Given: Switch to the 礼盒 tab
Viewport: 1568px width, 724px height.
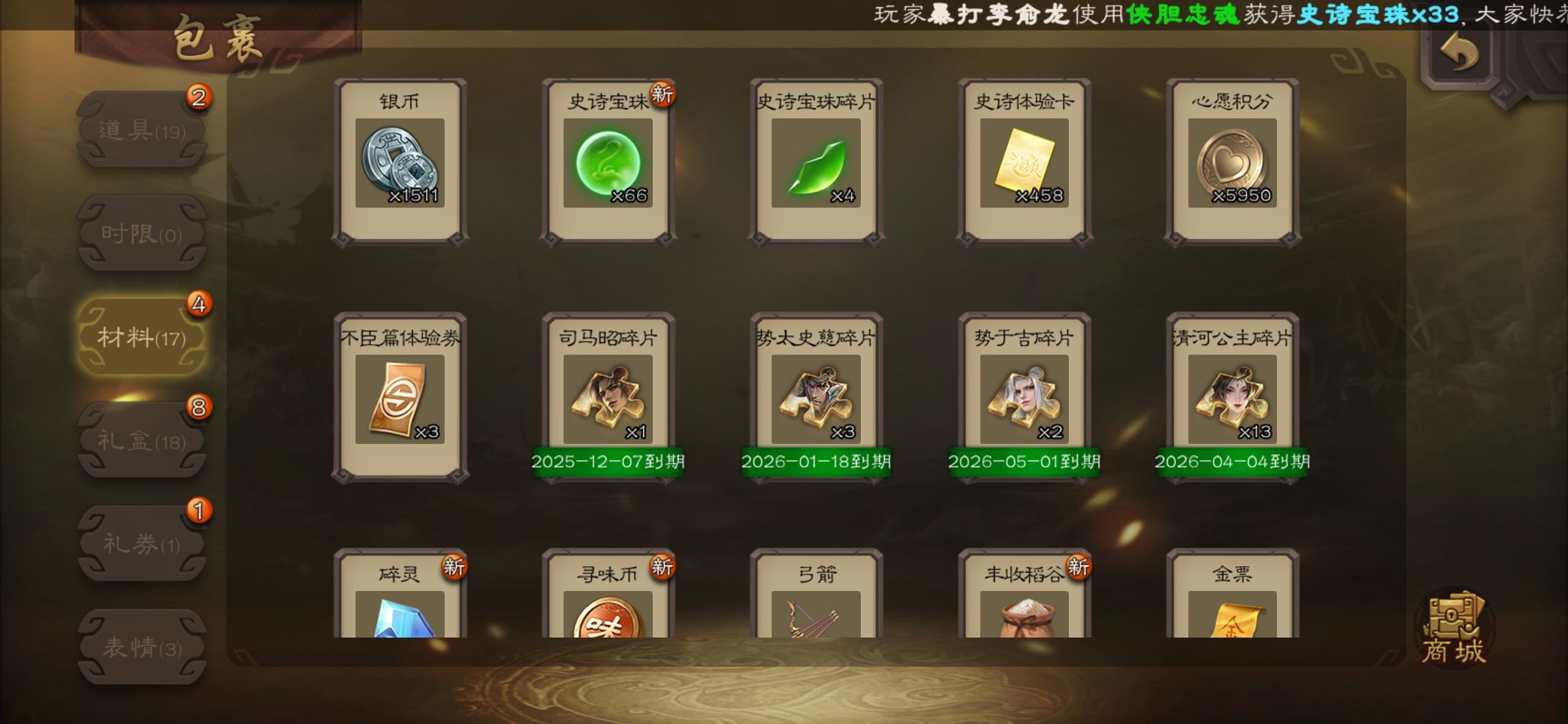Looking at the screenshot, I should (x=142, y=440).
